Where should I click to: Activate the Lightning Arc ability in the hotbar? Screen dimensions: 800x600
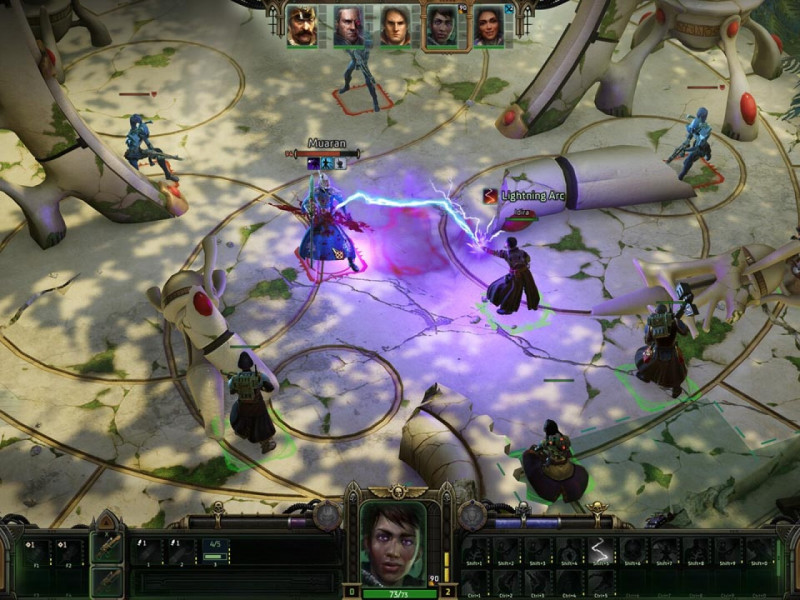600,551
